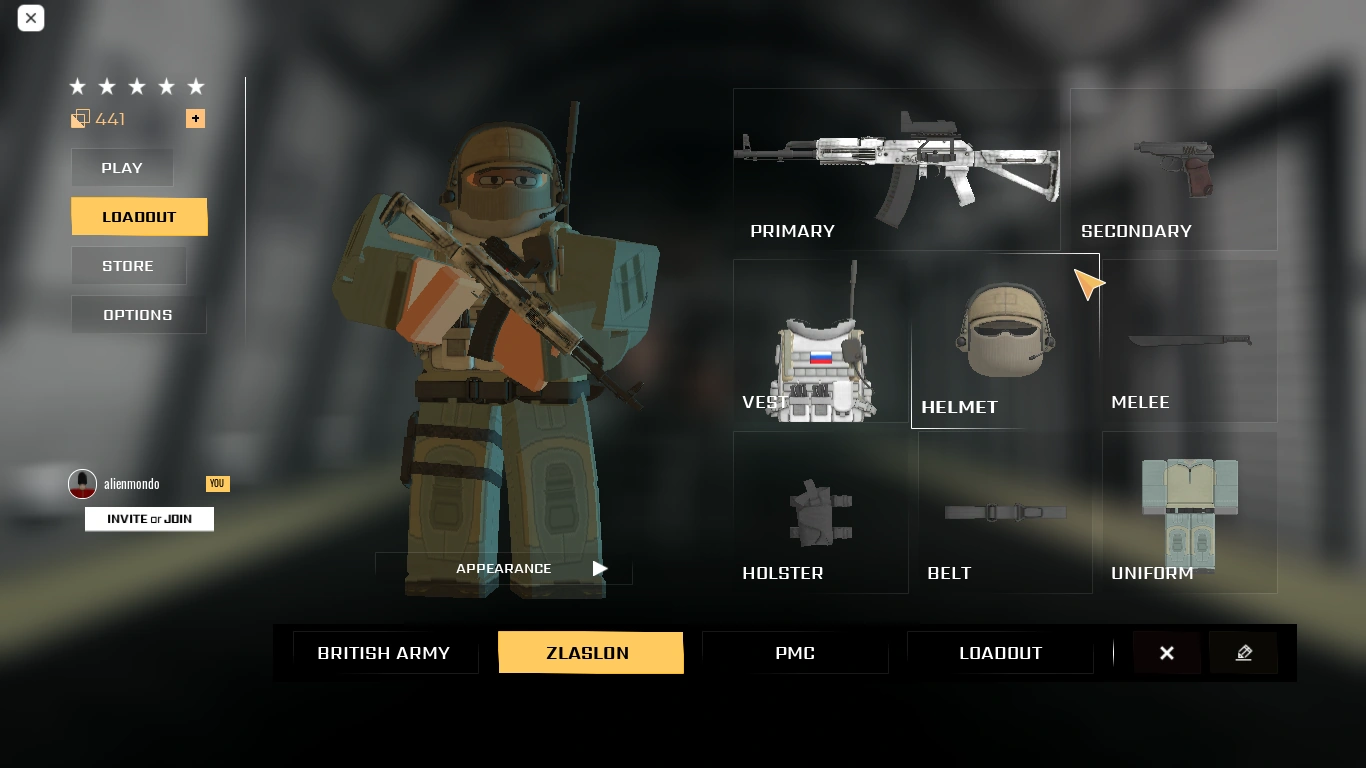
Task: Open the secondary pistol slot
Action: point(1172,168)
